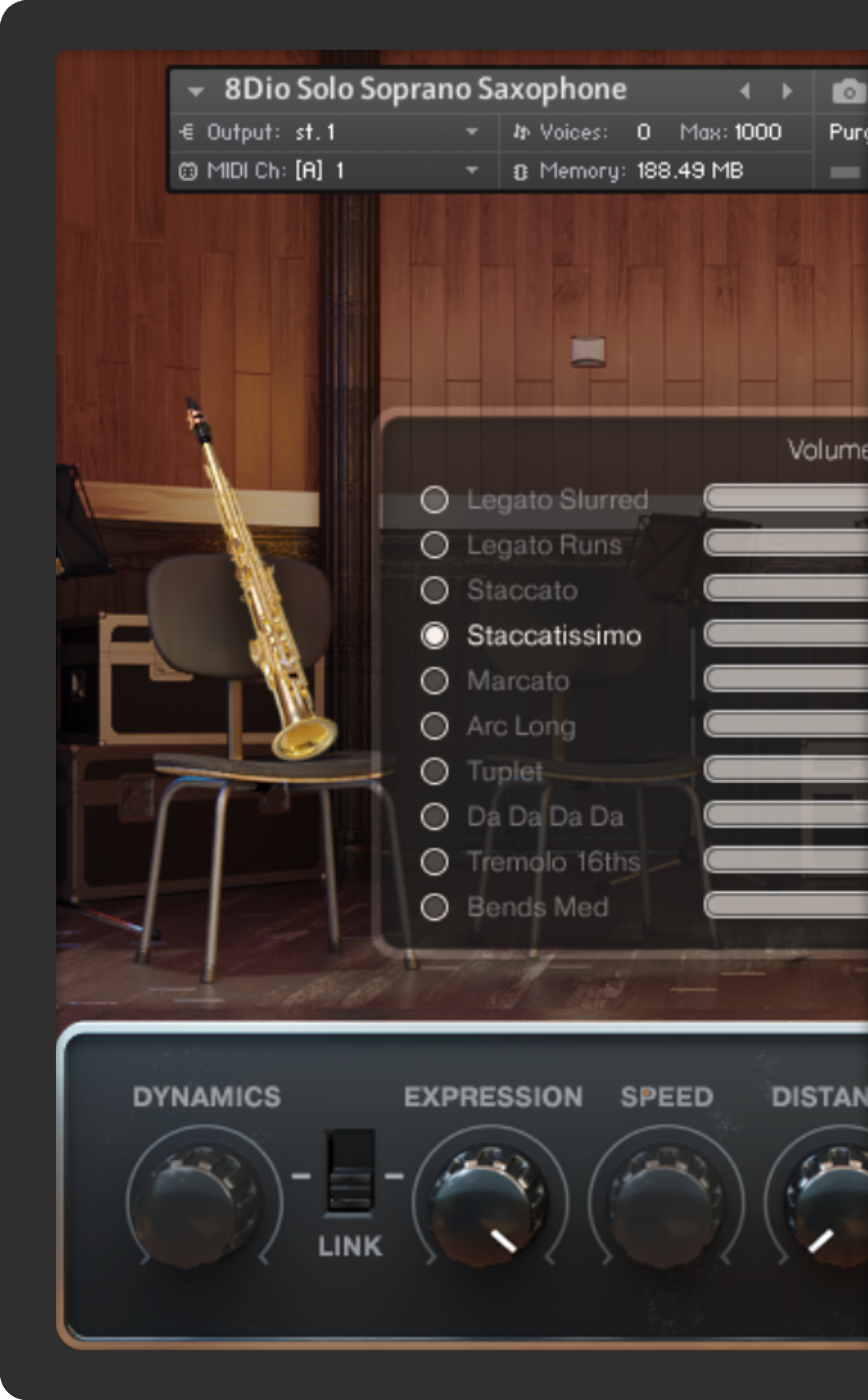
Task: Go to the next instrument with right arrow
Action: tap(787, 91)
